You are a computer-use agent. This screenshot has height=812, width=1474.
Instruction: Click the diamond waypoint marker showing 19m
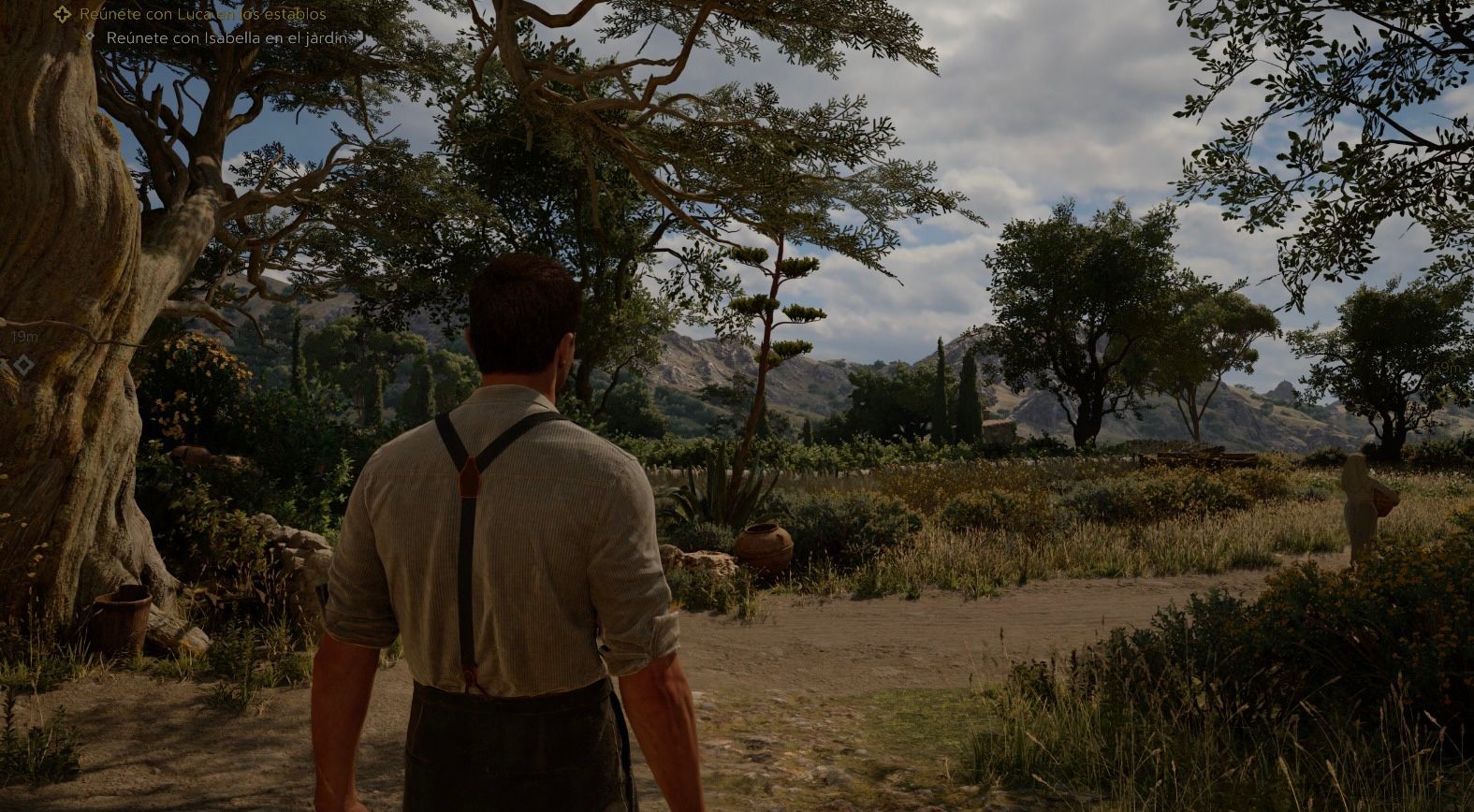point(22,364)
